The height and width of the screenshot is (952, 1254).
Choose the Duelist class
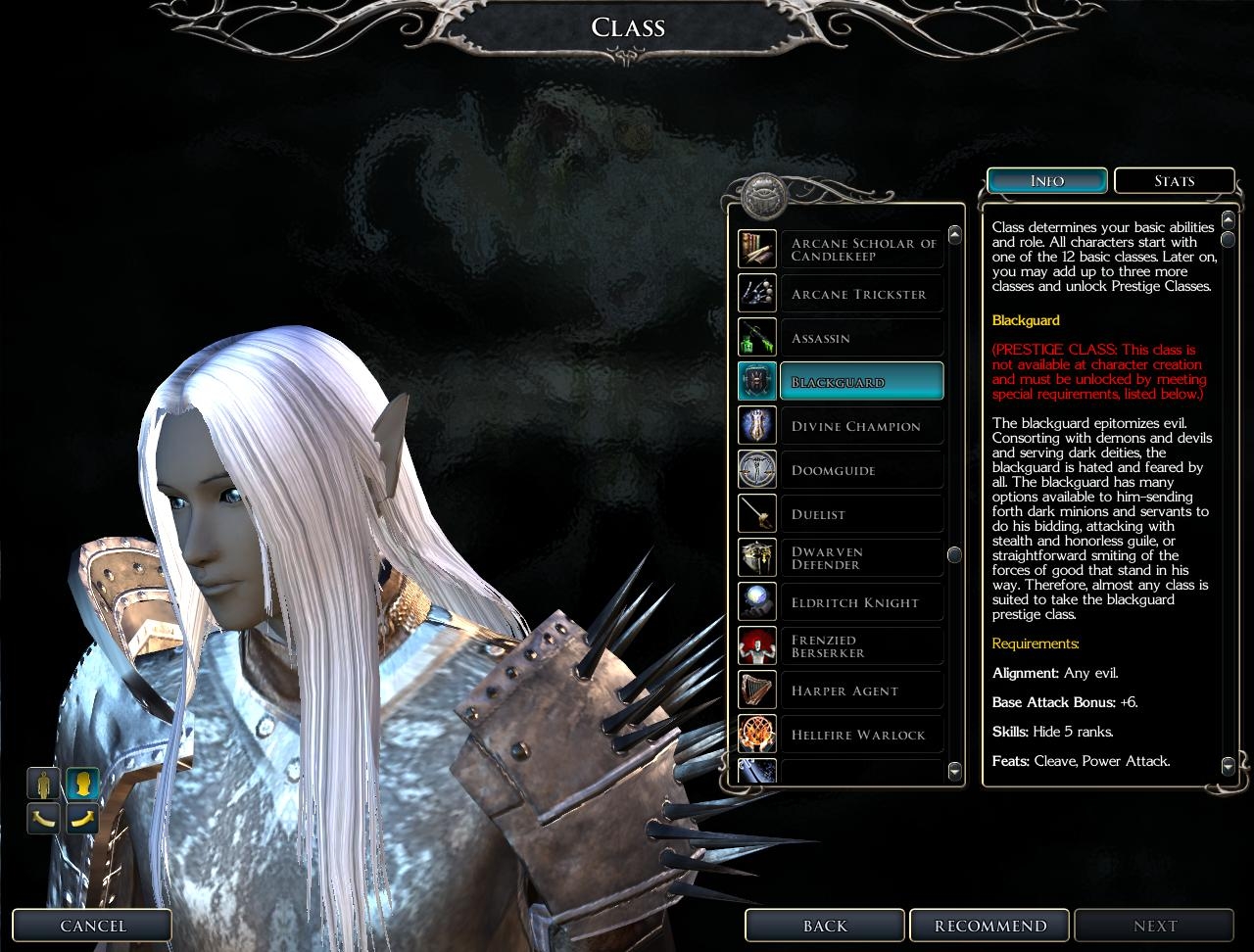point(861,514)
